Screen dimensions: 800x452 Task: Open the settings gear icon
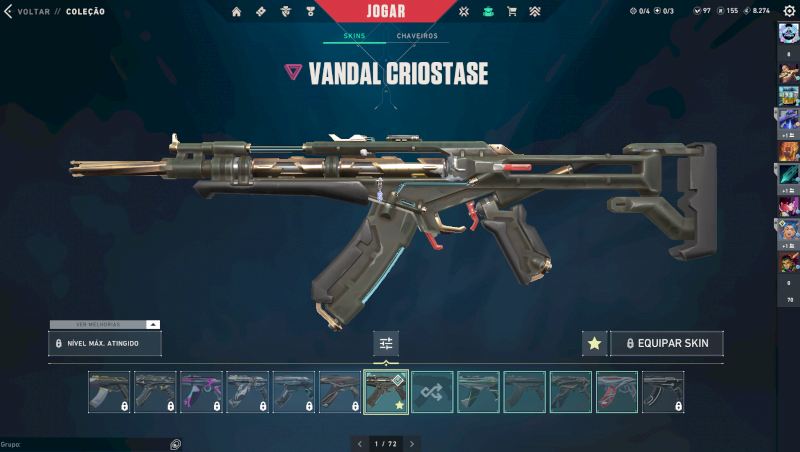(789, 11)
